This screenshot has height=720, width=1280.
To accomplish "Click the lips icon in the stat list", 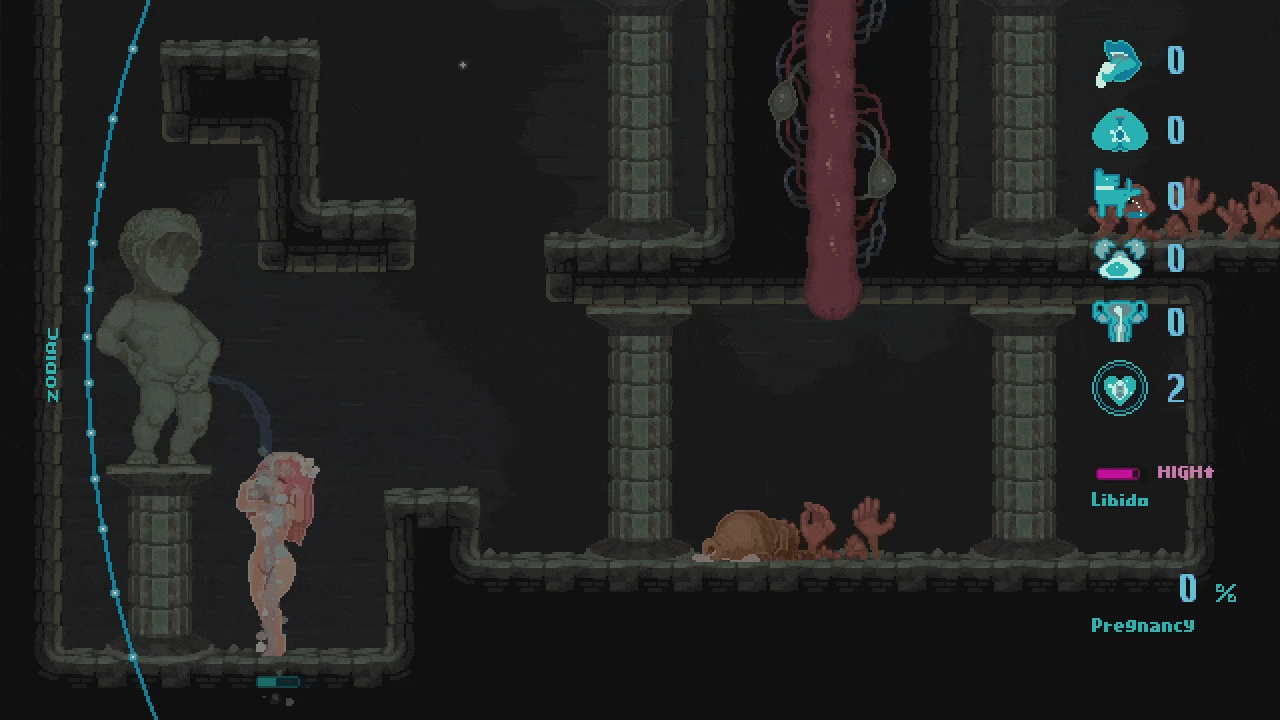I will click(x=1120, y=61).
